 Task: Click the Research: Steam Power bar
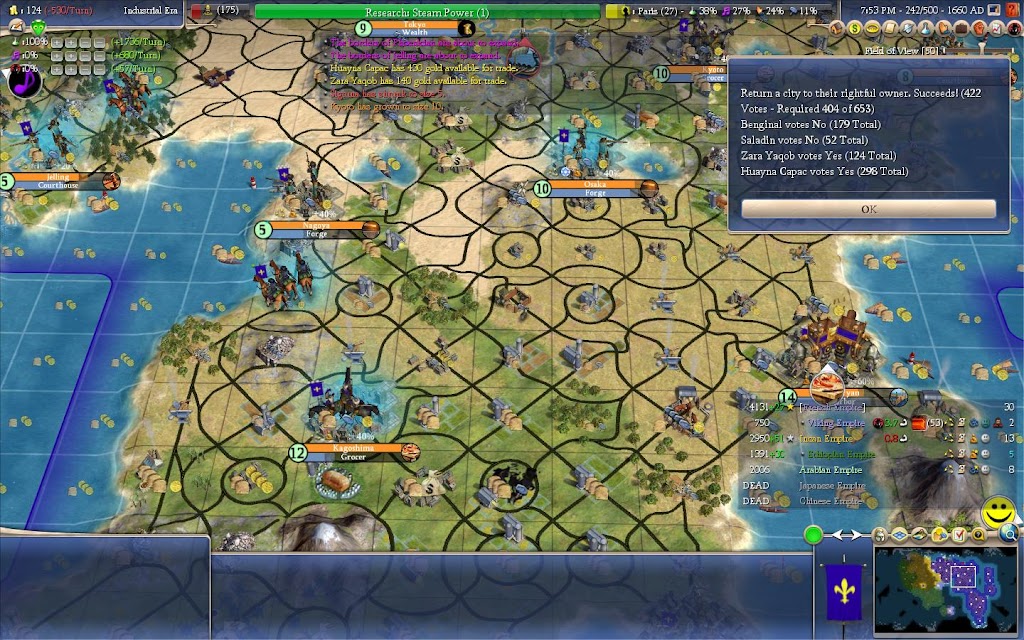426,12
